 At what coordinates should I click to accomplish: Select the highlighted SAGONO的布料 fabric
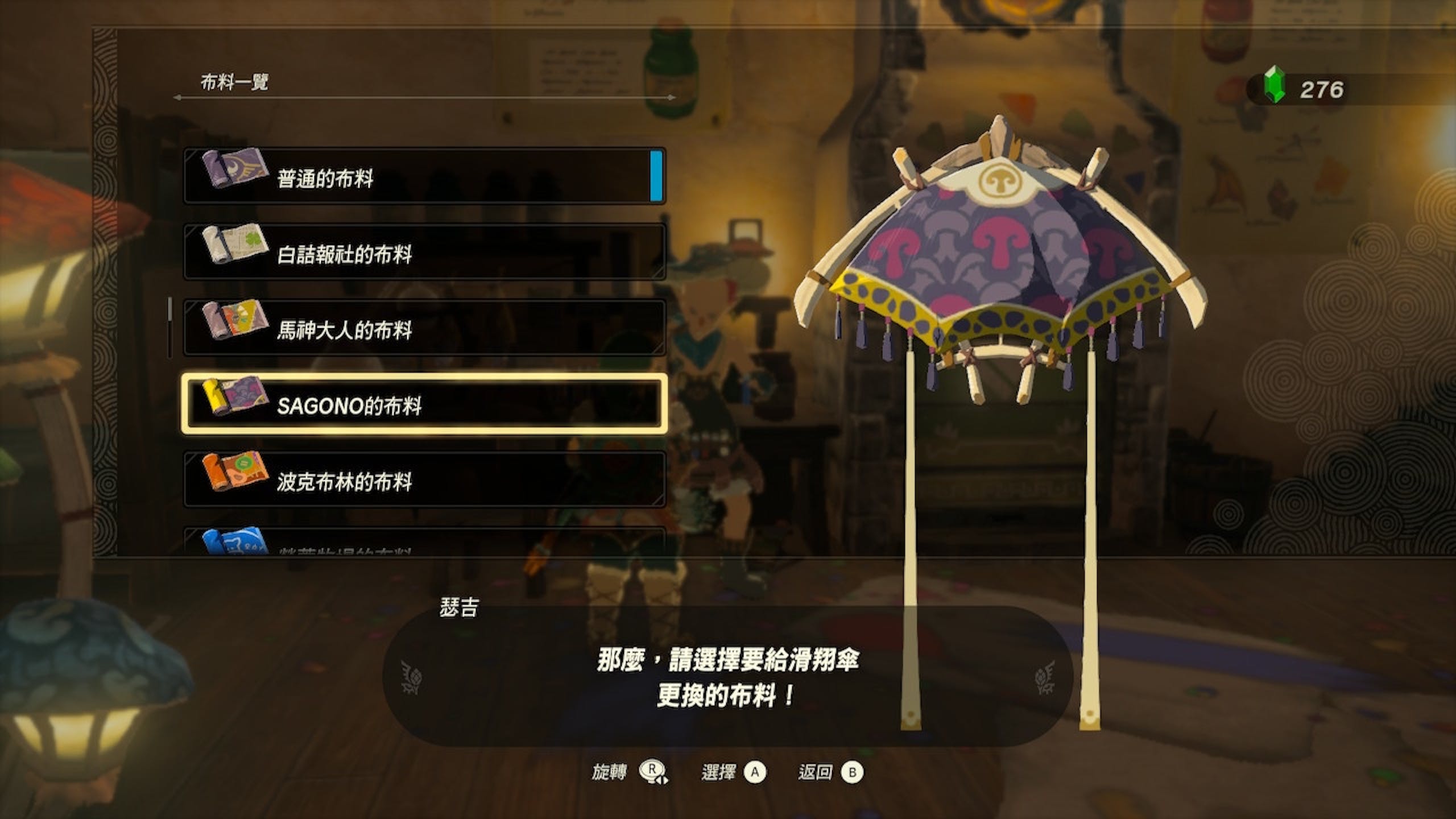pyautogui.click(x=424, y=404)
